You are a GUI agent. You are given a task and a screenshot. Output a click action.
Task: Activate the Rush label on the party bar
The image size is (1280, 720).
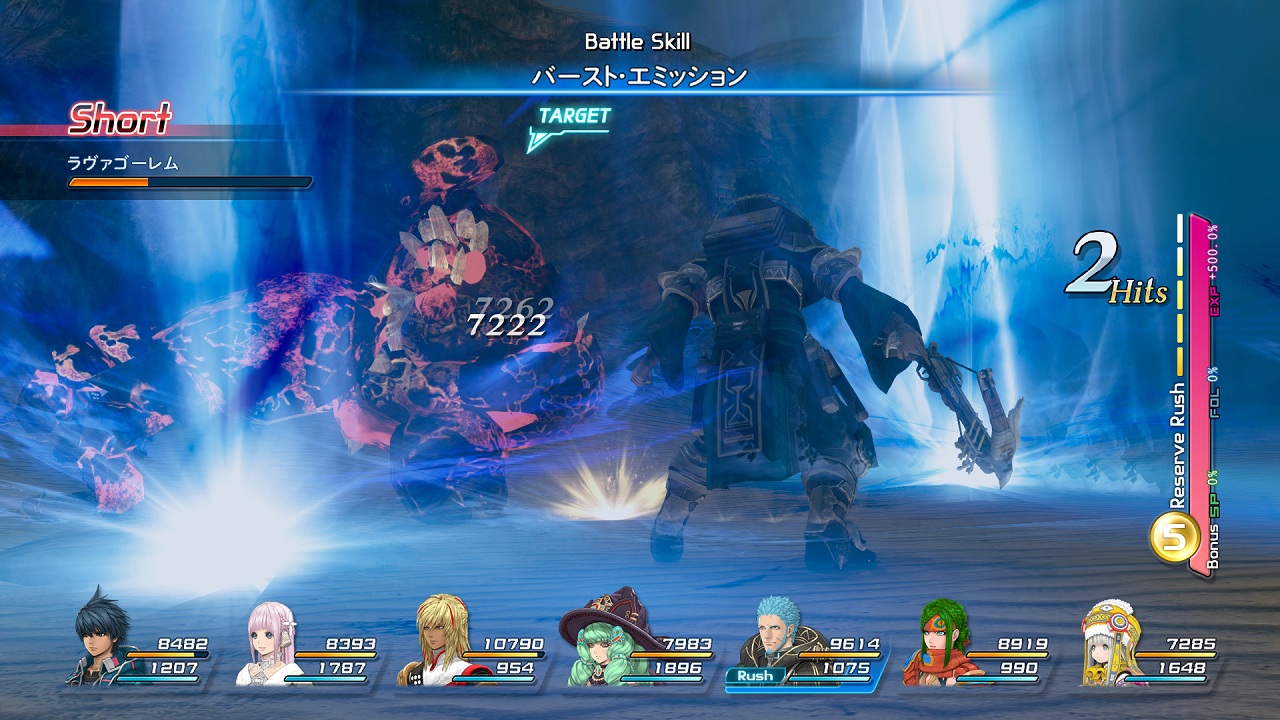(x=755, y=676)
